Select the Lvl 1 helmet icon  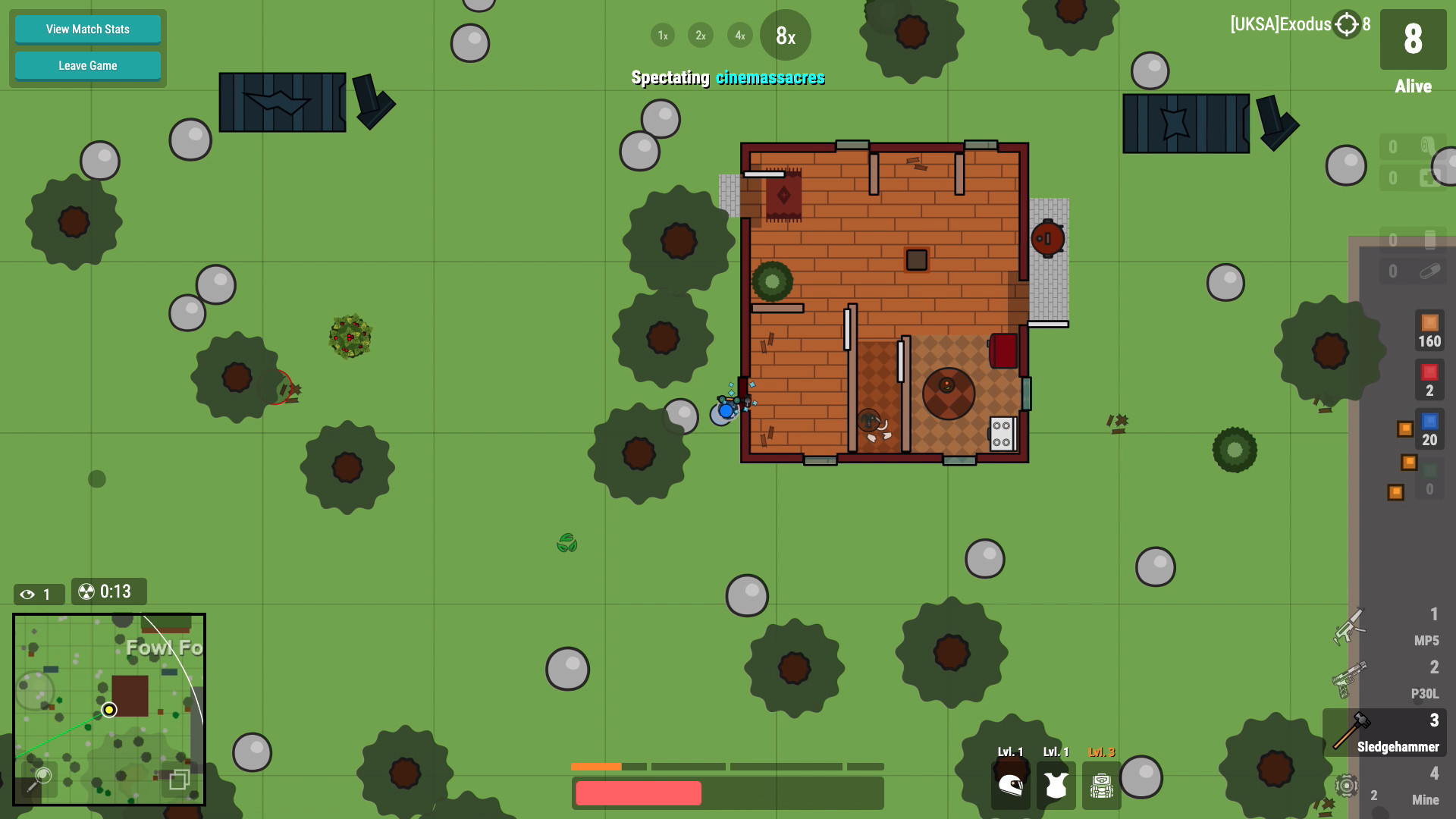[1010, 785]
